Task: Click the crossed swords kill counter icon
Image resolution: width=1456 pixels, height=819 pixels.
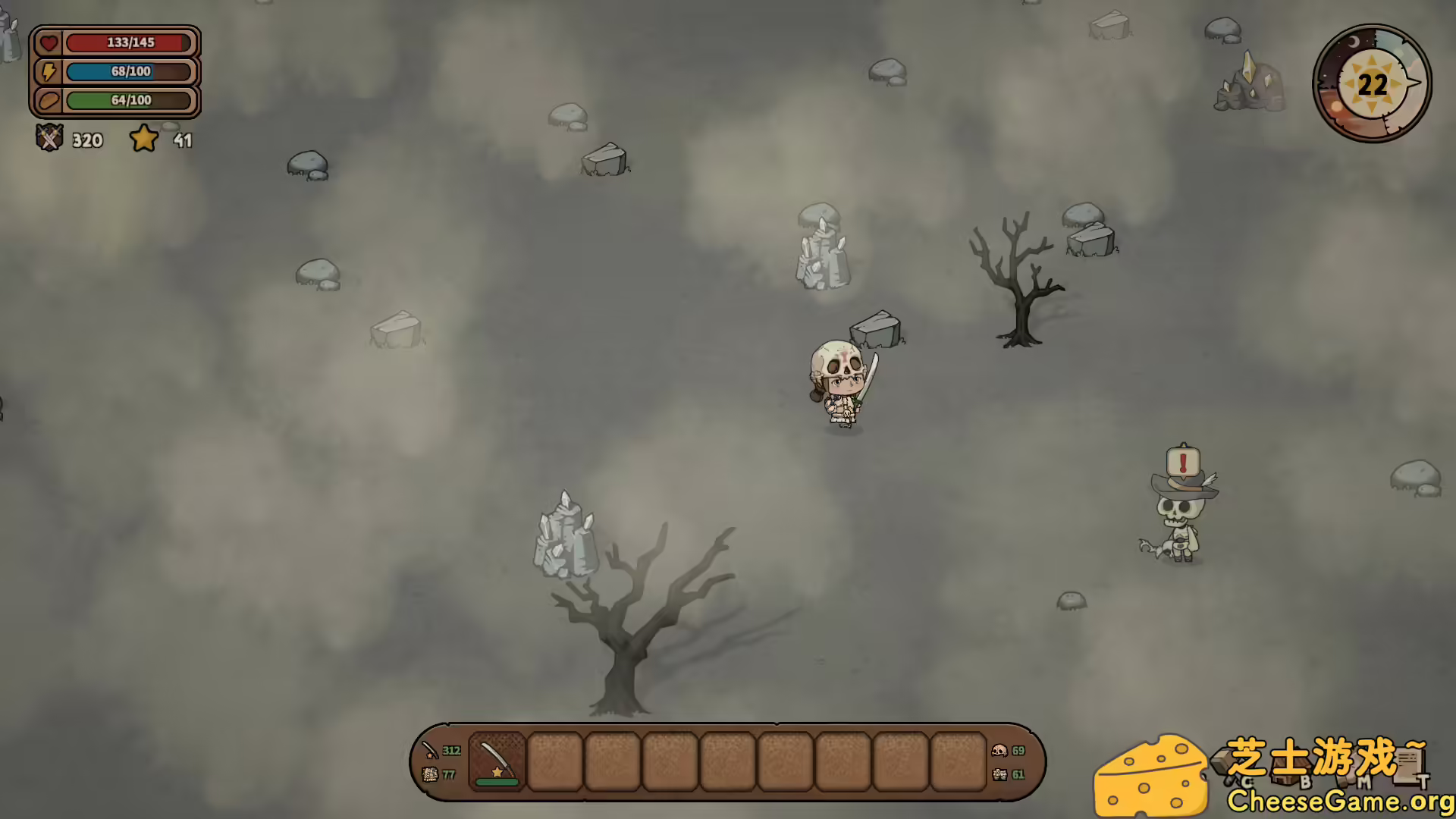Action: coord(49,140)
